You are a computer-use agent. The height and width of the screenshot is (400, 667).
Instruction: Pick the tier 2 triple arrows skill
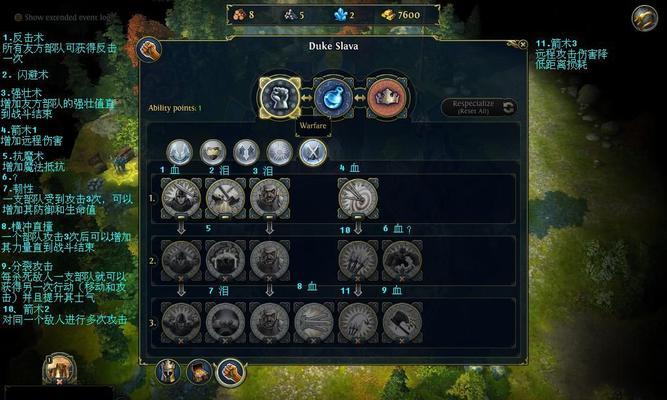tap(358, 260)
